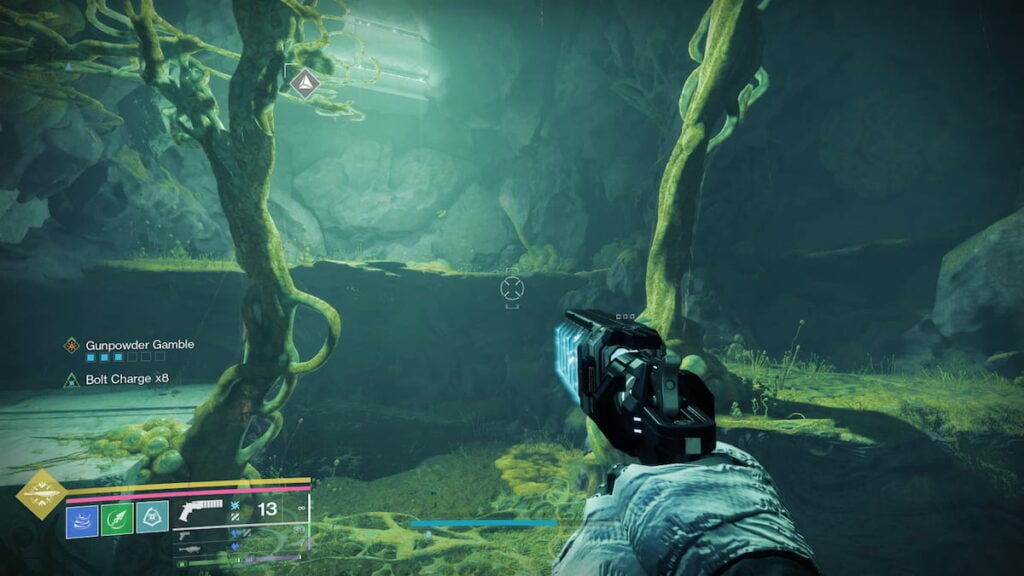Image resolution: width=1024 pixels, height=576 pixels.
Task: Select the Bolt Charge x8 buff entry
Action: (117, 380)
